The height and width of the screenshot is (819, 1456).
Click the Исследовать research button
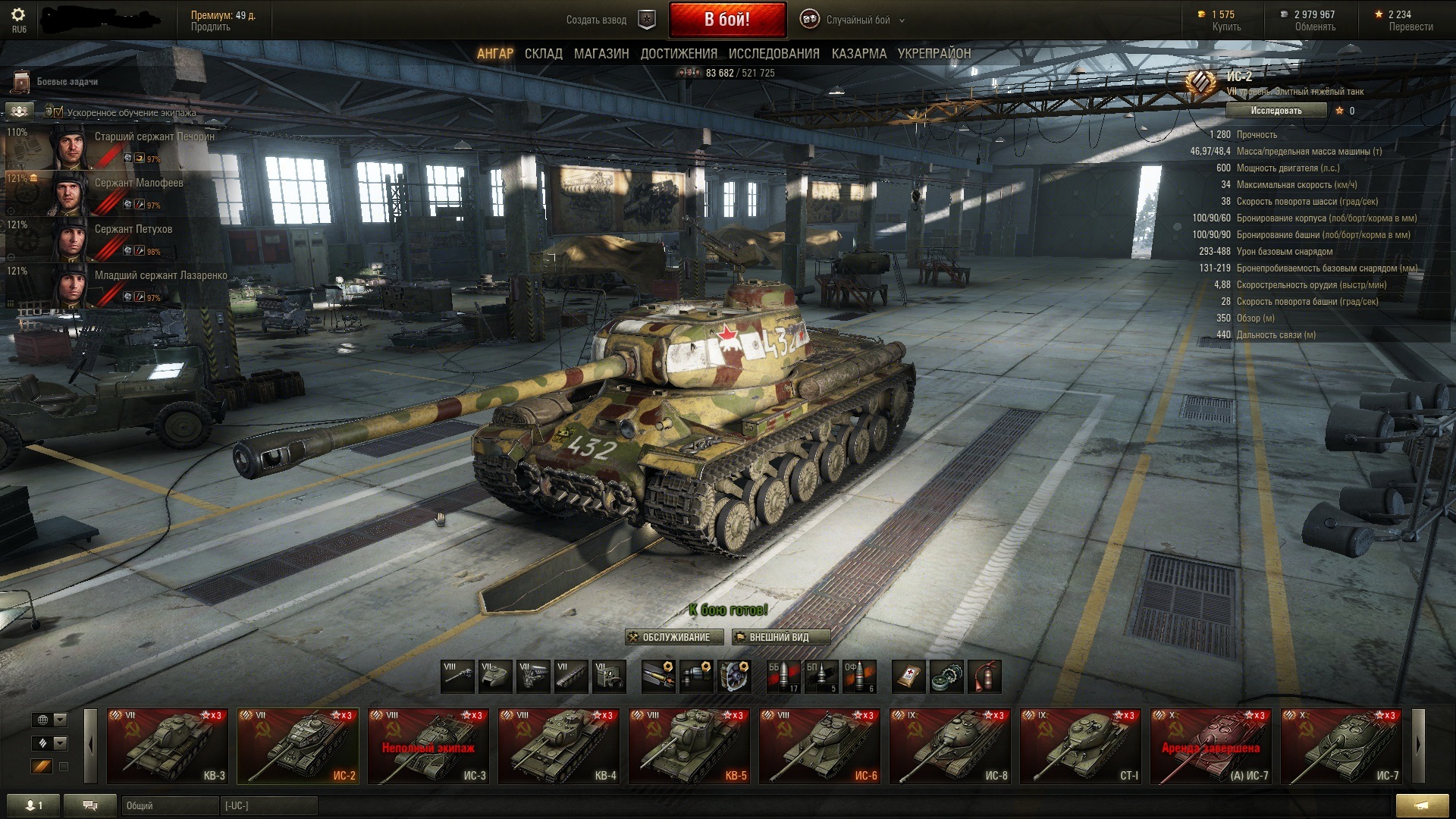pyautogui.click(x=1276, y=111)
